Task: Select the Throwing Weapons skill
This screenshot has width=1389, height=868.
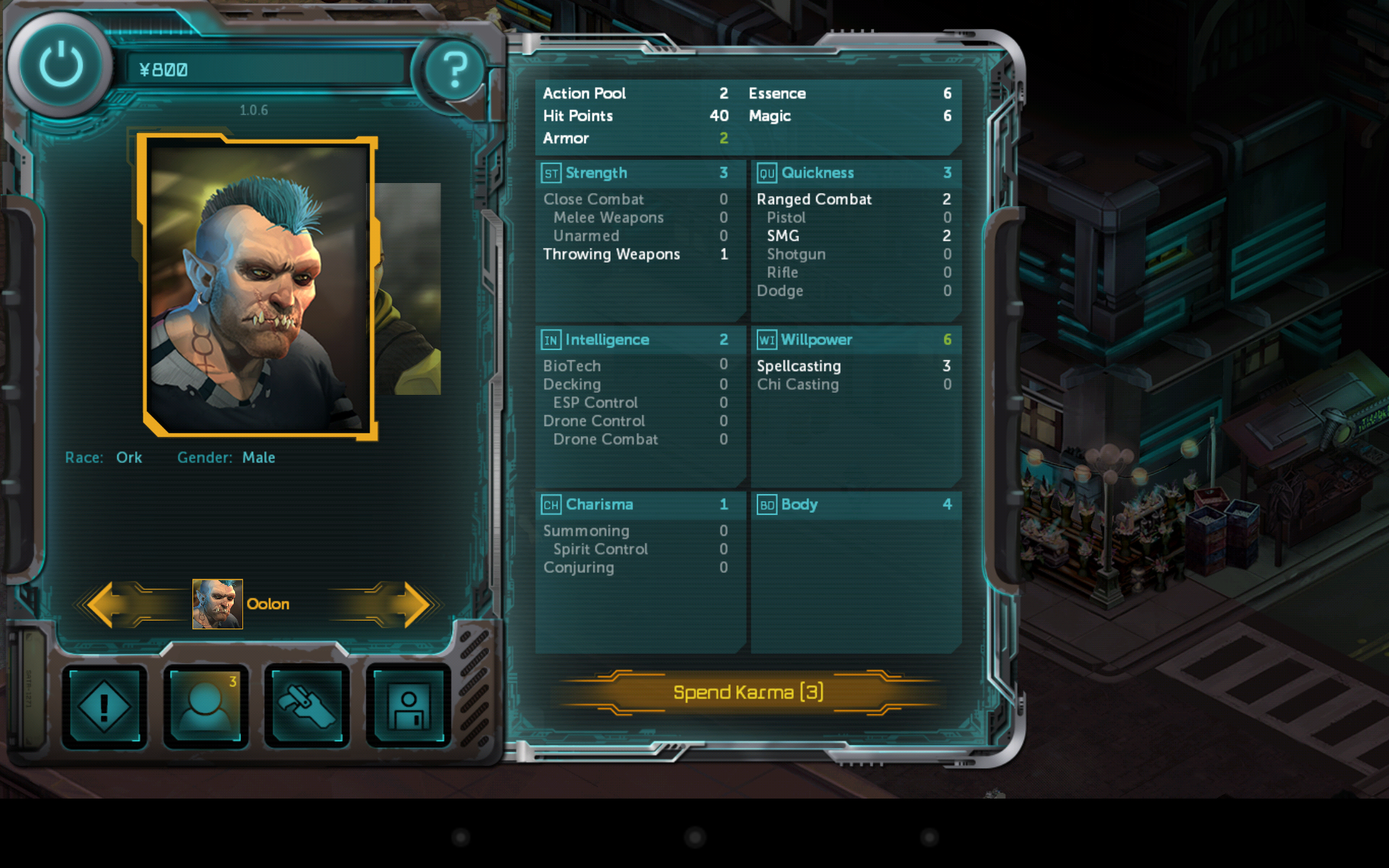Action: pos(611,254)
